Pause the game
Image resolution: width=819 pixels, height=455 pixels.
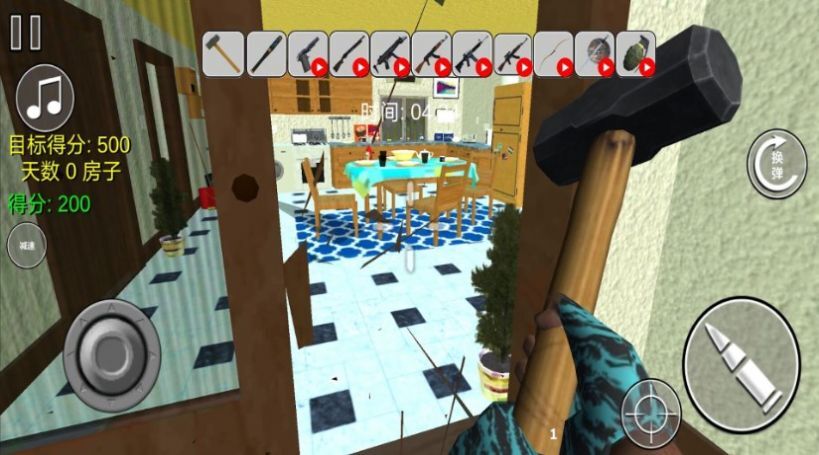tap(26, 32)
